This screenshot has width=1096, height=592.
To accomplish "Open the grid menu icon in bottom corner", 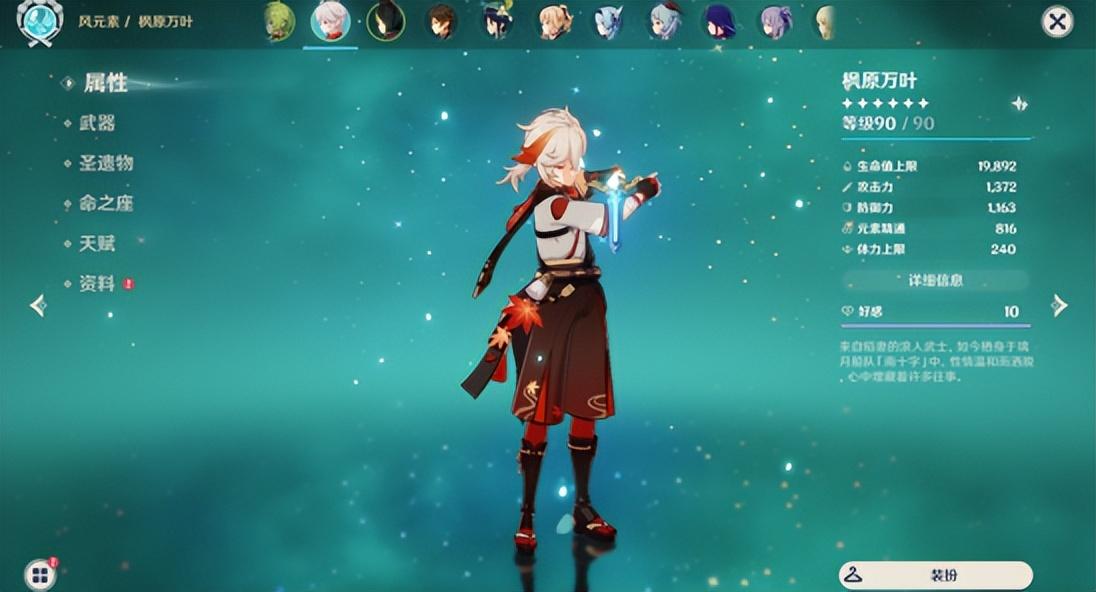I will [x=39, y=574].
